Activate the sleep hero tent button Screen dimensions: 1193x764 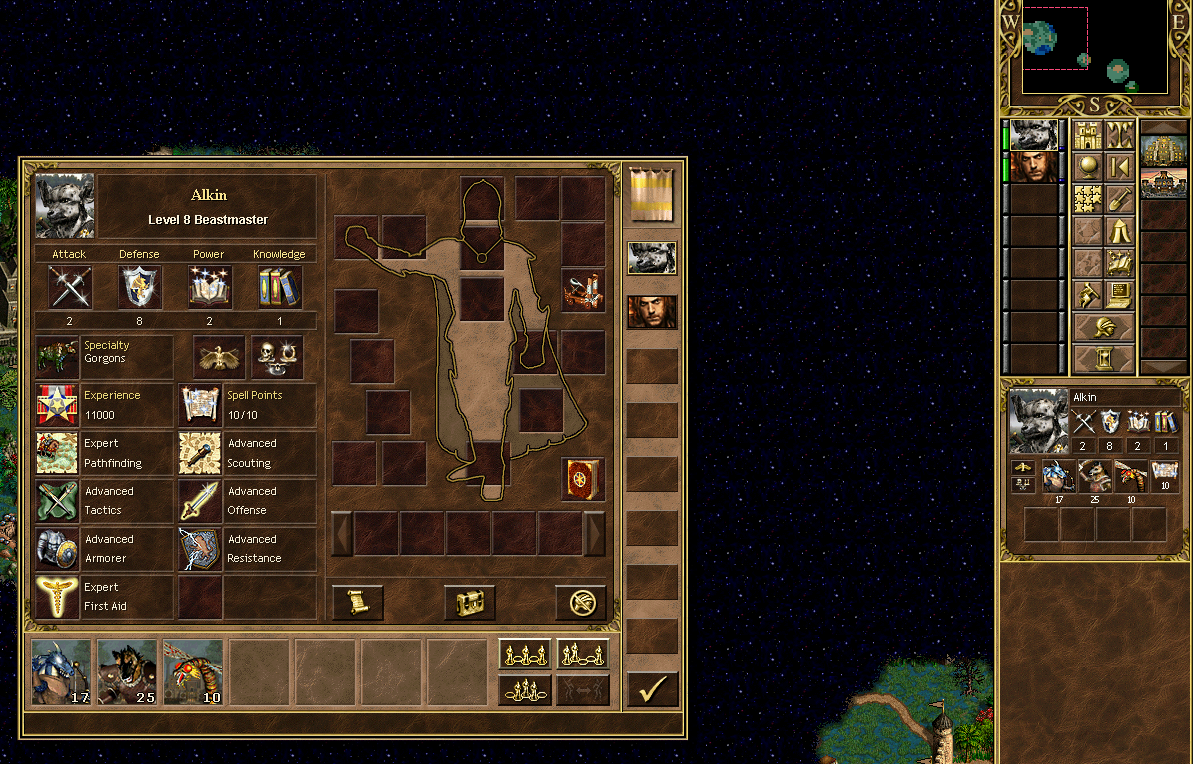[1119, 231]
